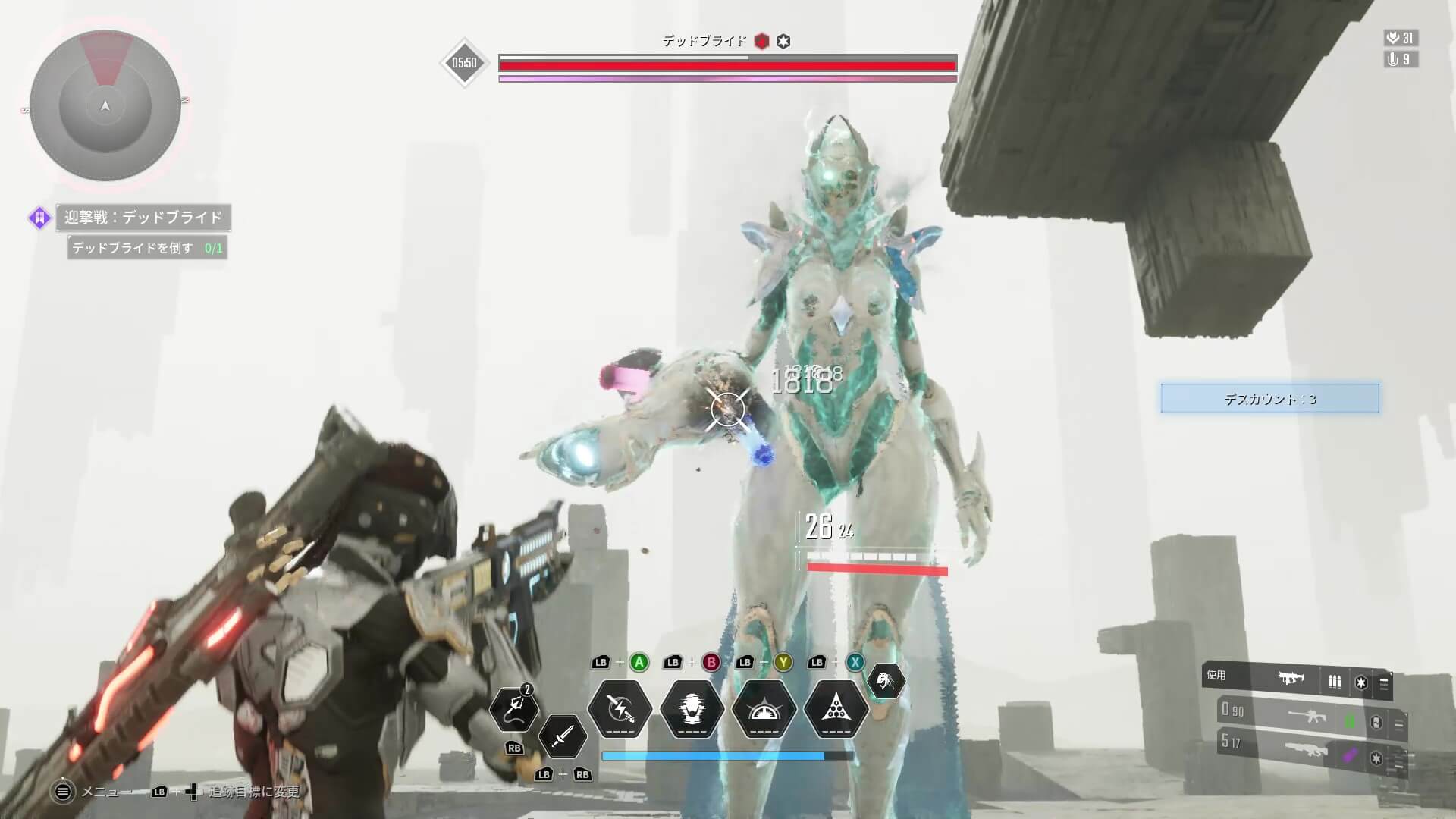The width and height of the screenshot is (1456, 819).
Task: Click the sniper rifle with purple ammo icon
Action: (1309, 754)
